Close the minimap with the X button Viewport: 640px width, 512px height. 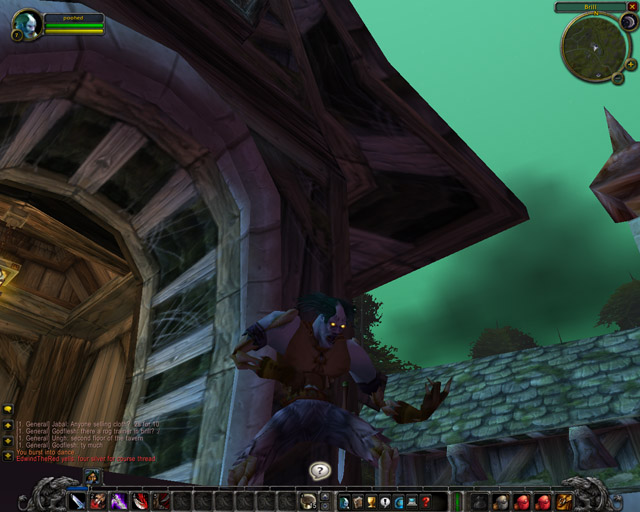click(631, 7)
